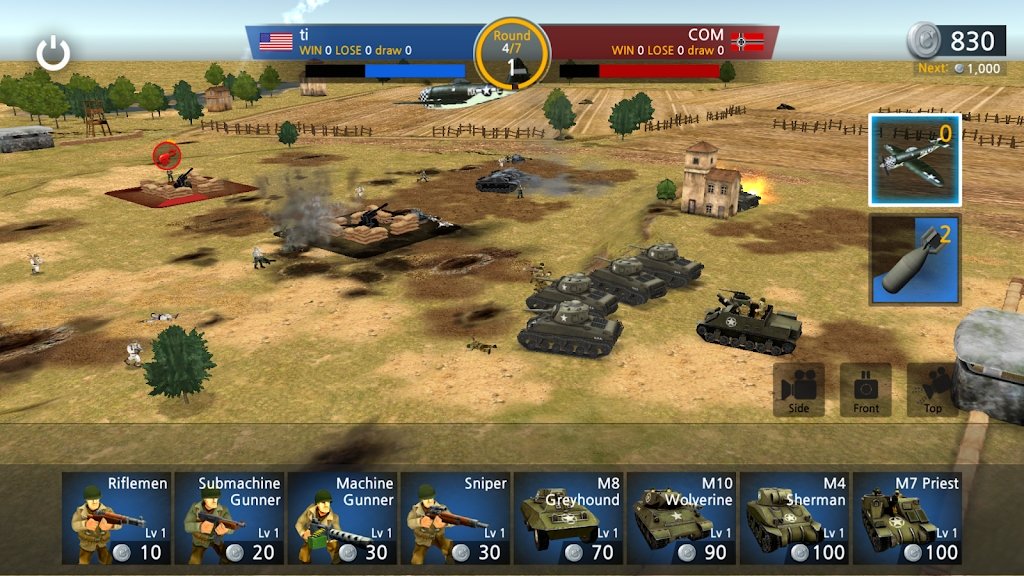Deploy an M4 Sherman tank
This screenshot has height=576, width=1024.
[x=796, y=519]
